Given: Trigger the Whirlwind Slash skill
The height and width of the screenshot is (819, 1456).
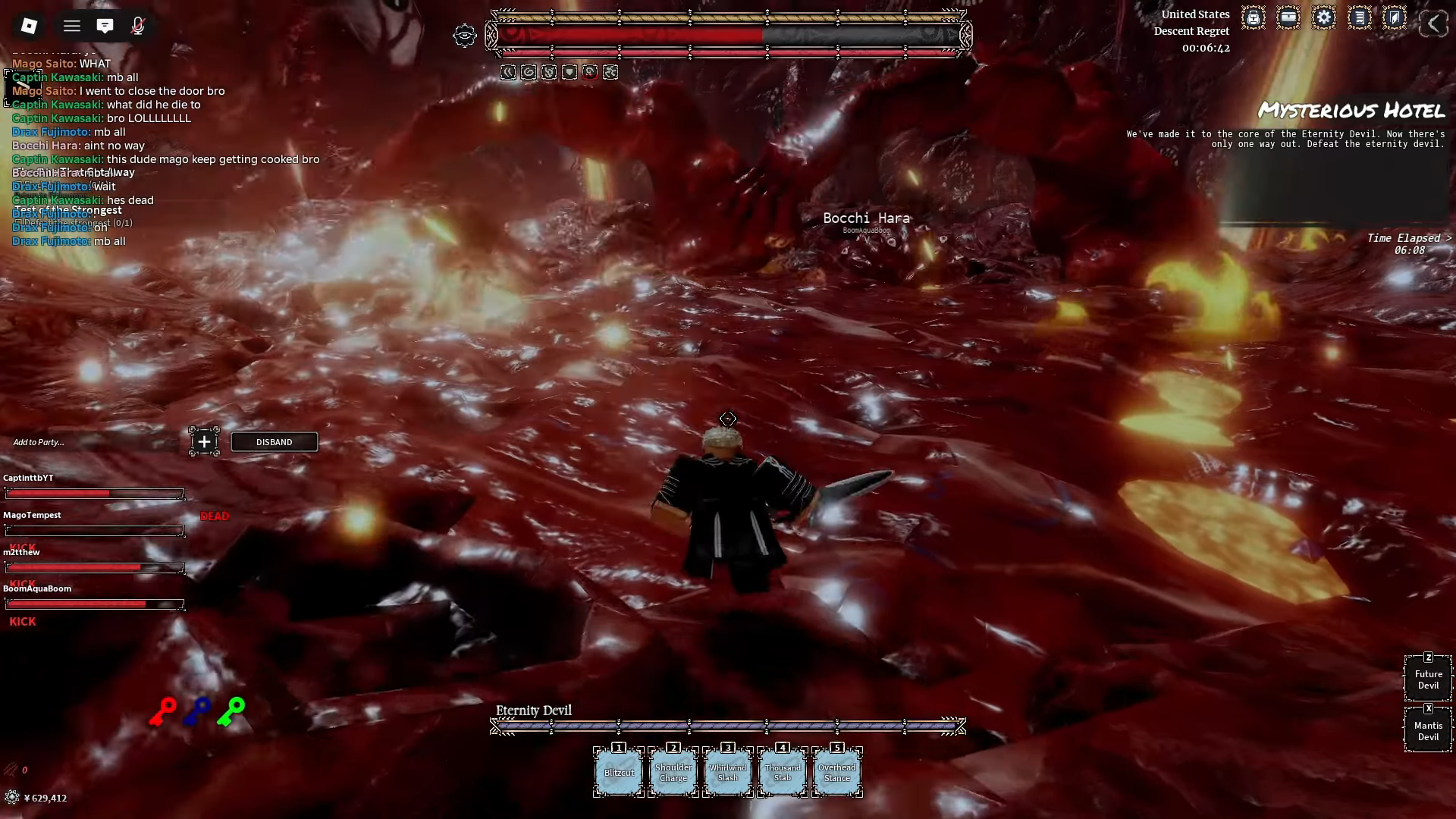Looking at the screenshot, I should click(728, 772).
